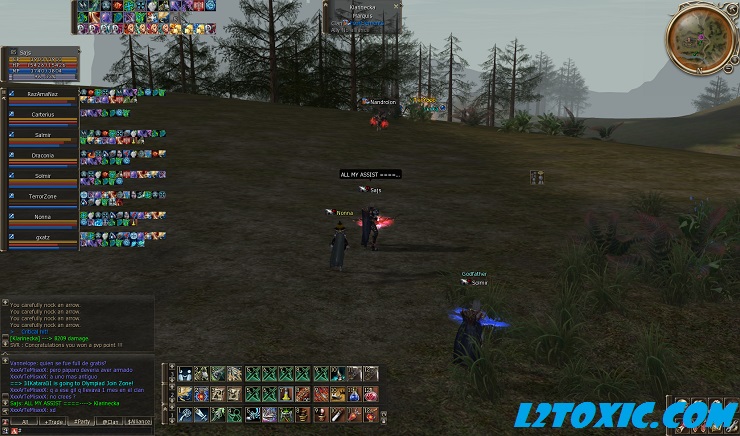Choose TerrorZone in the party list
The height and width of the screenshot is (436, 740).
(x=42, y=196)
